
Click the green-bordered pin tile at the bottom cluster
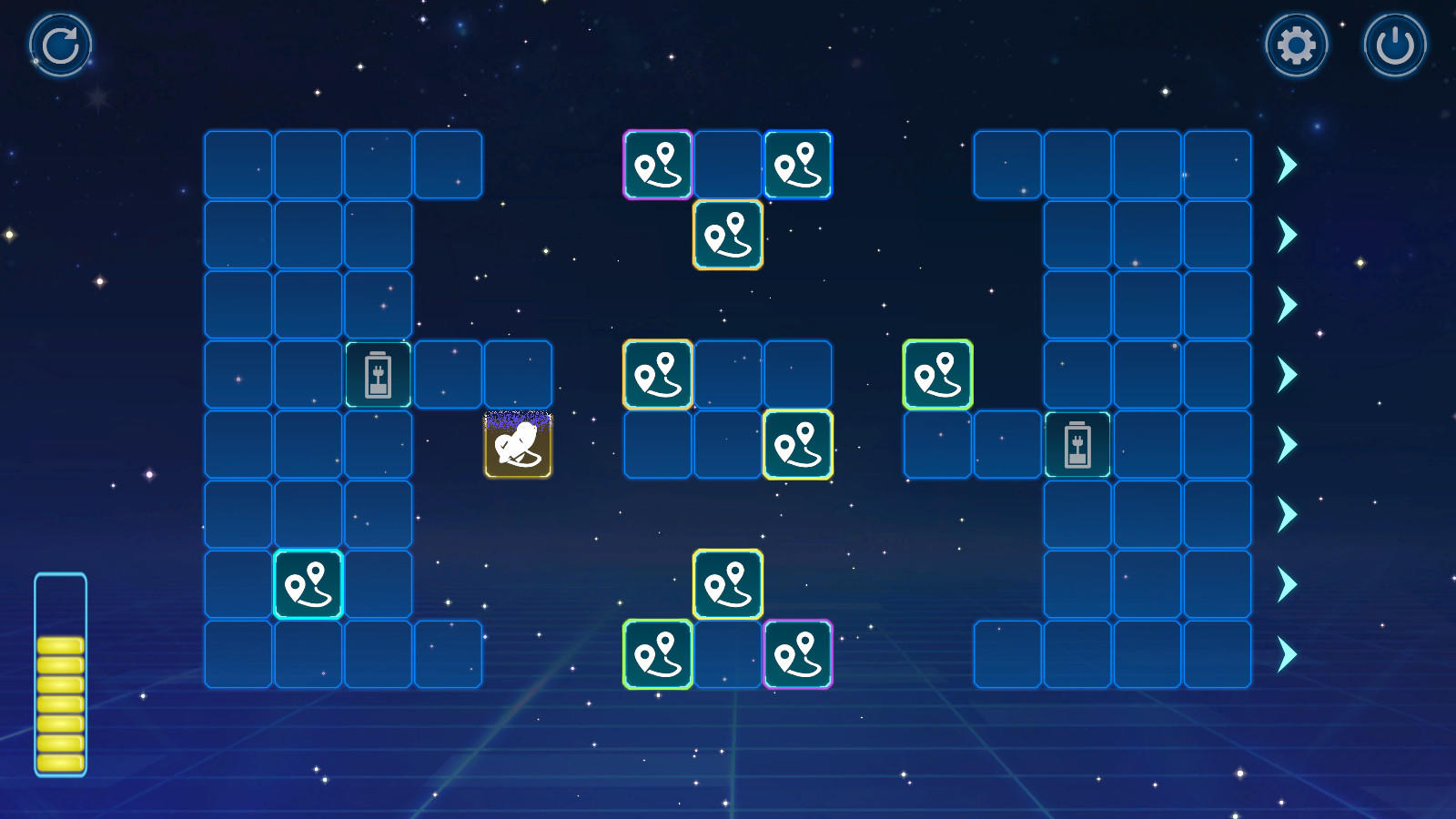(656, 652)
